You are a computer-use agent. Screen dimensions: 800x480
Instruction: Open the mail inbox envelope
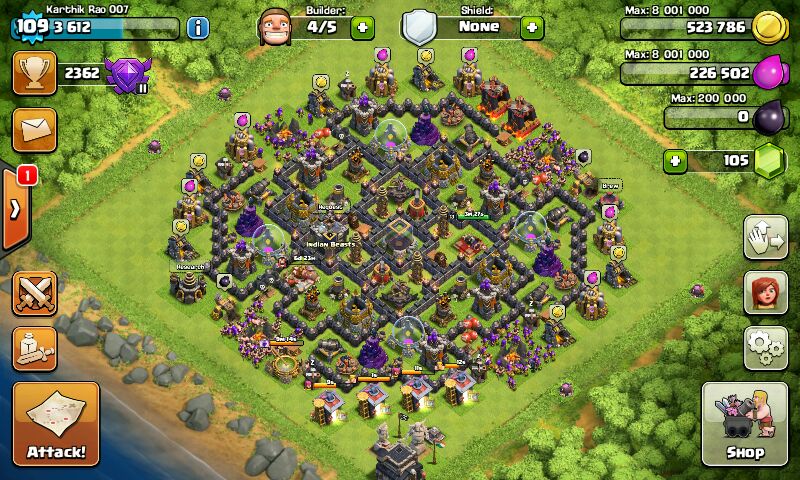(x=34, y=130)
